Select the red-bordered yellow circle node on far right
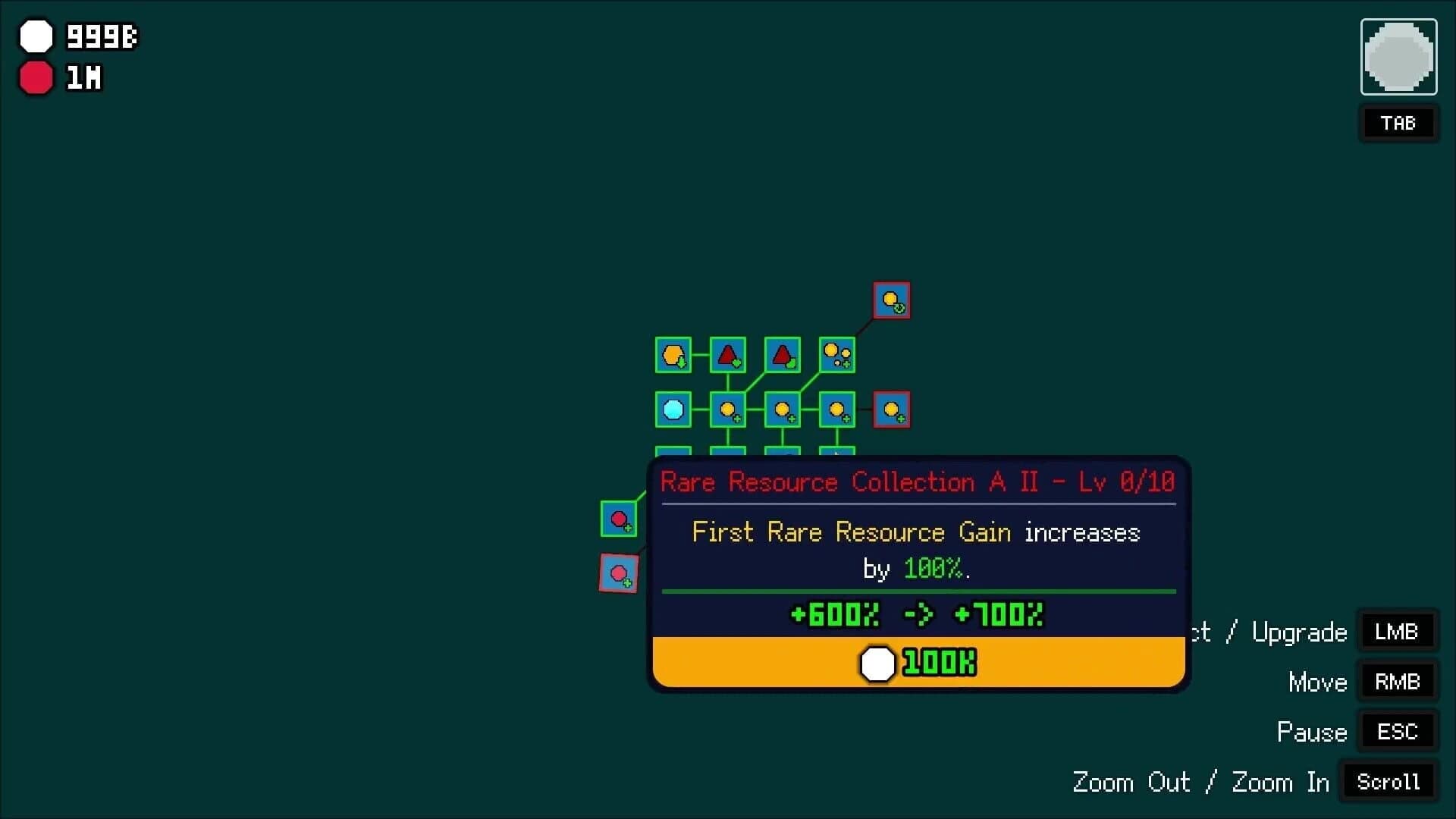This screenshot has height=819, width=1456. click(x=893, y=409)
